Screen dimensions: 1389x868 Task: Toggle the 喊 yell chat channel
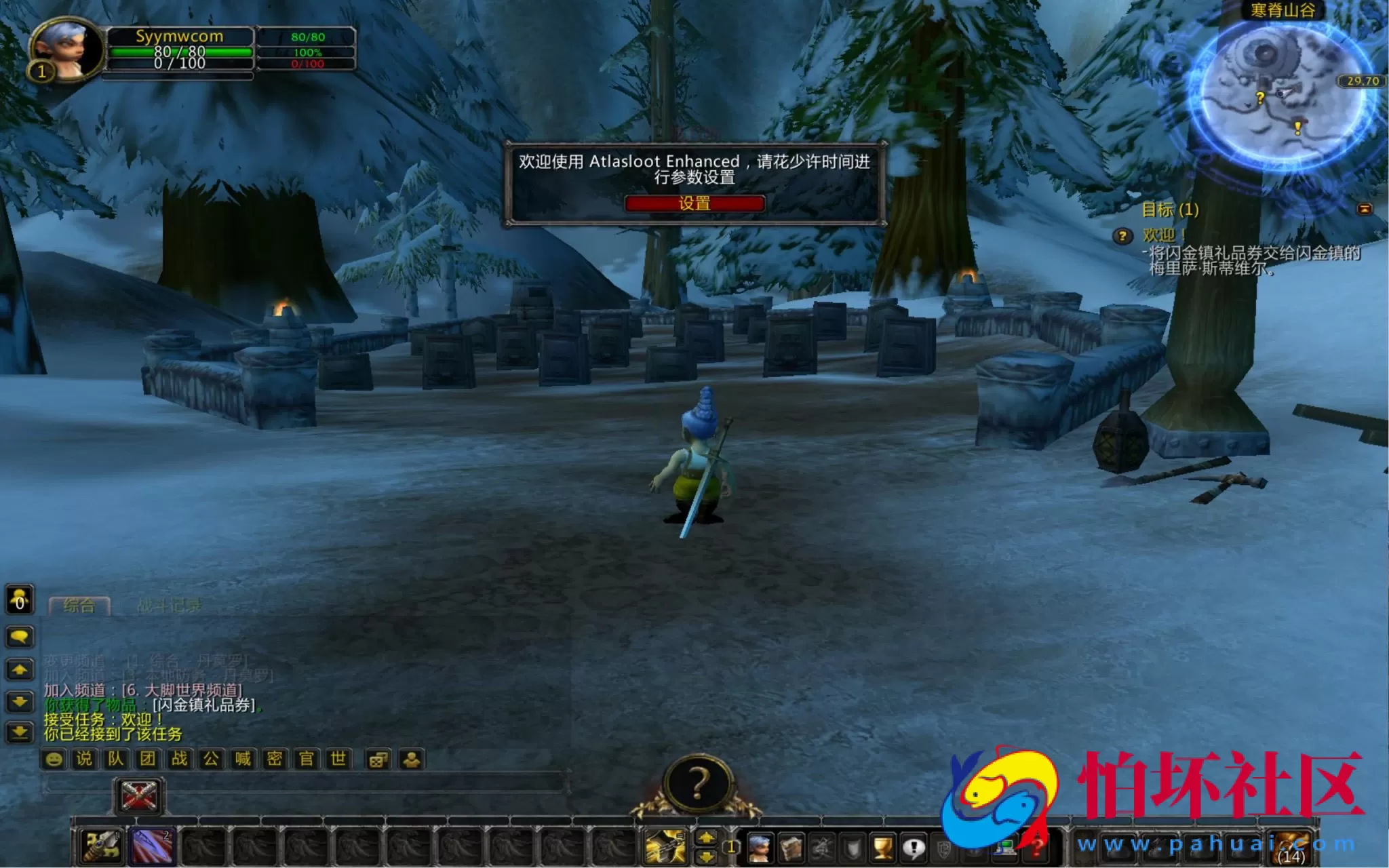(241, 759)
